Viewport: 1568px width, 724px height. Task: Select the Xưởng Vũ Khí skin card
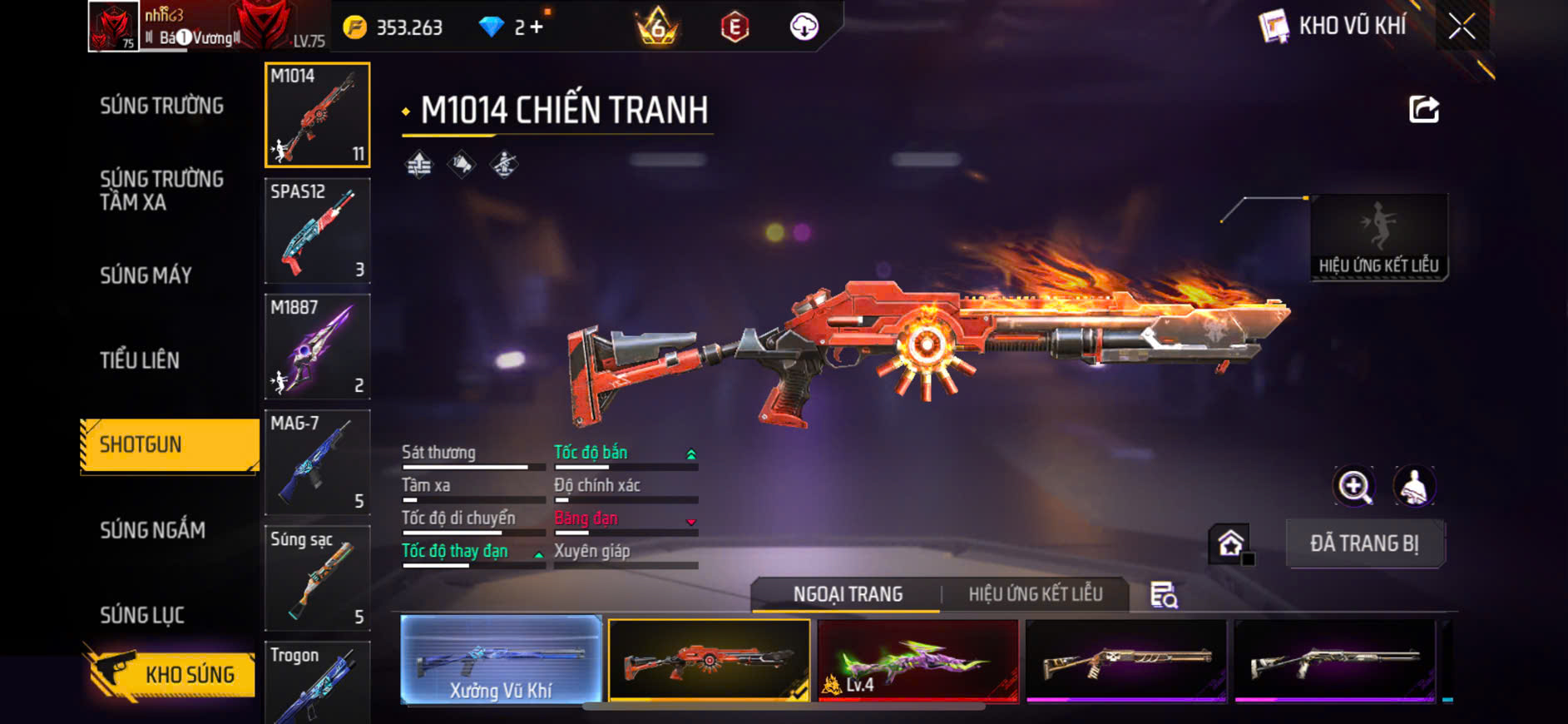click(501, 660)
